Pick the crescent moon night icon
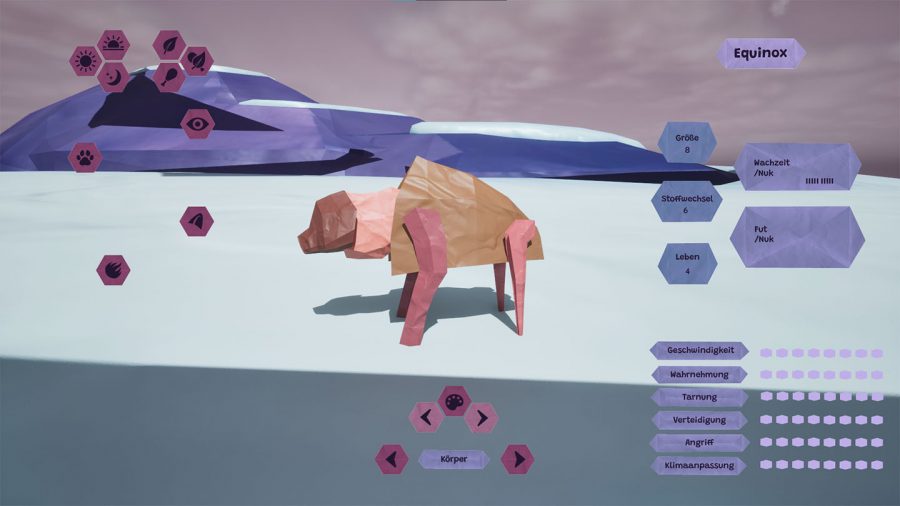 point(113,77)
